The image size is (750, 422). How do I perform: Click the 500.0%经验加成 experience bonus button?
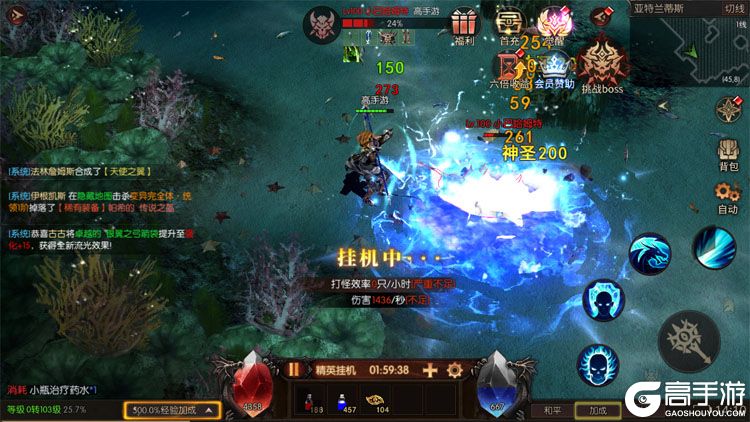(x=172, y=410)
